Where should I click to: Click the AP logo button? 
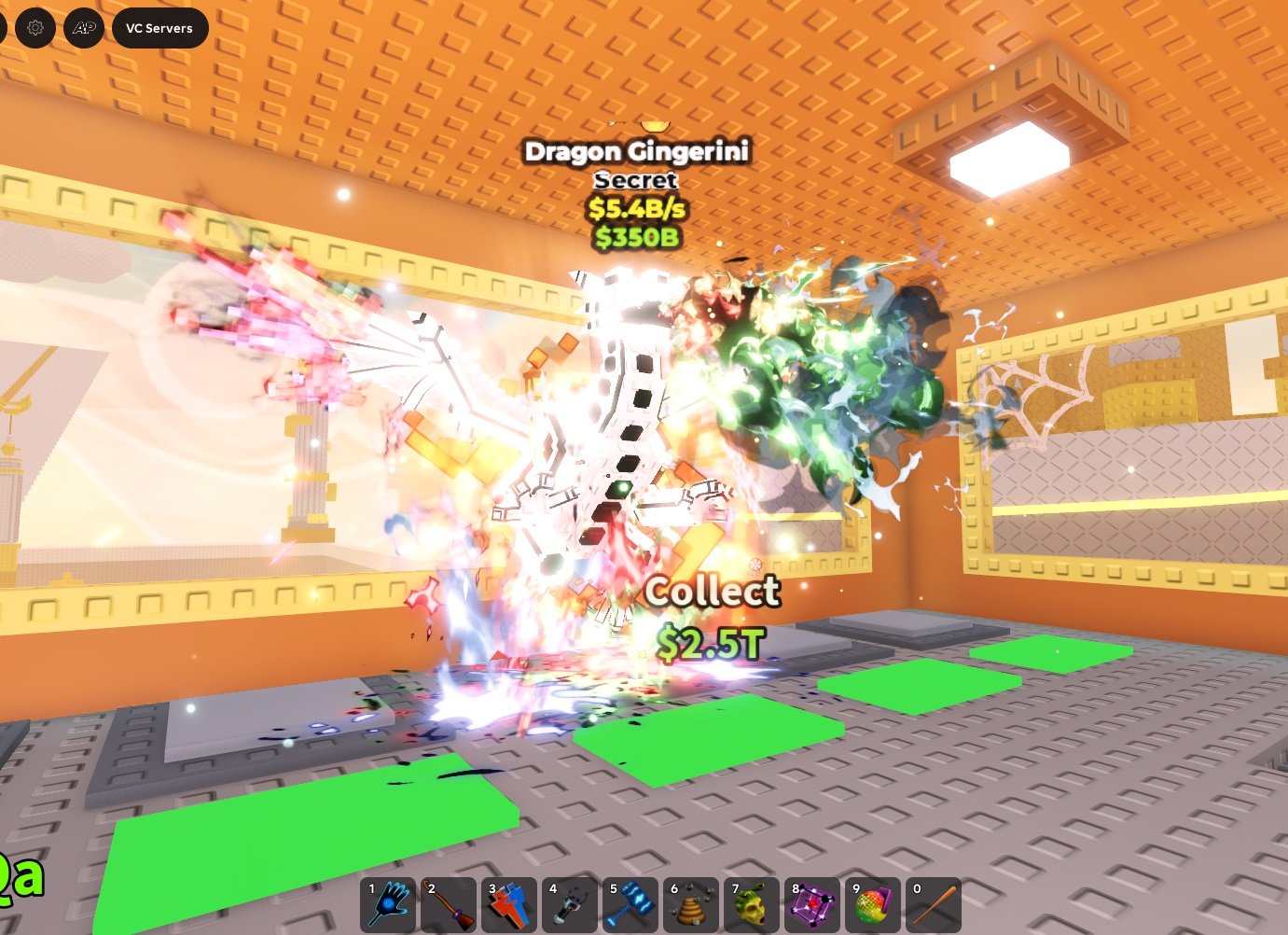pos(84,28)
